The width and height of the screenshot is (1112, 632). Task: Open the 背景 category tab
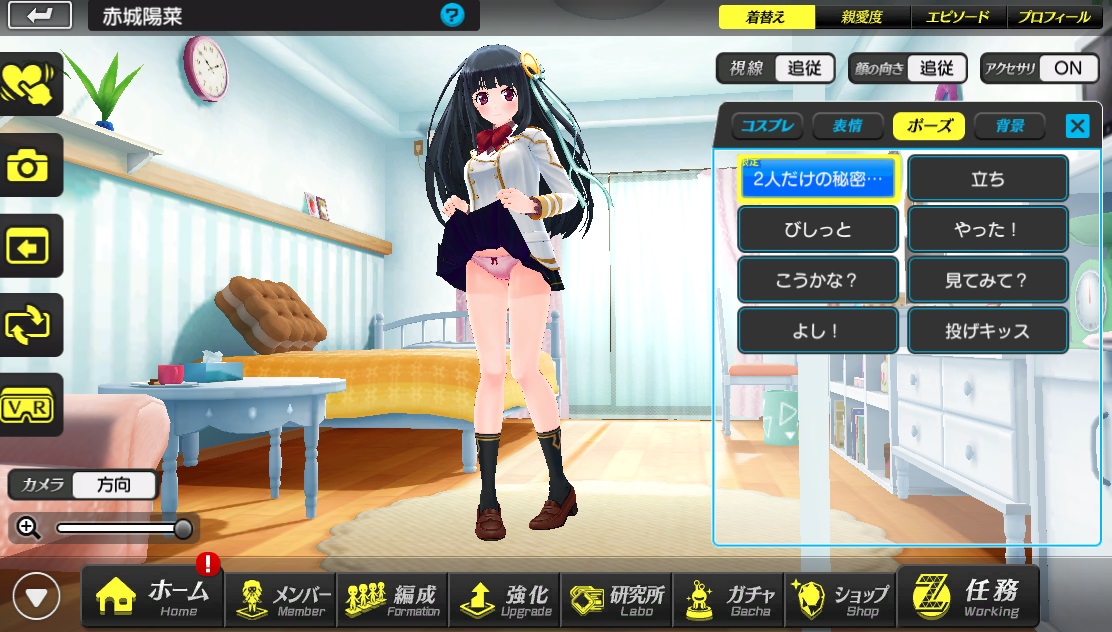point(1009,126)
